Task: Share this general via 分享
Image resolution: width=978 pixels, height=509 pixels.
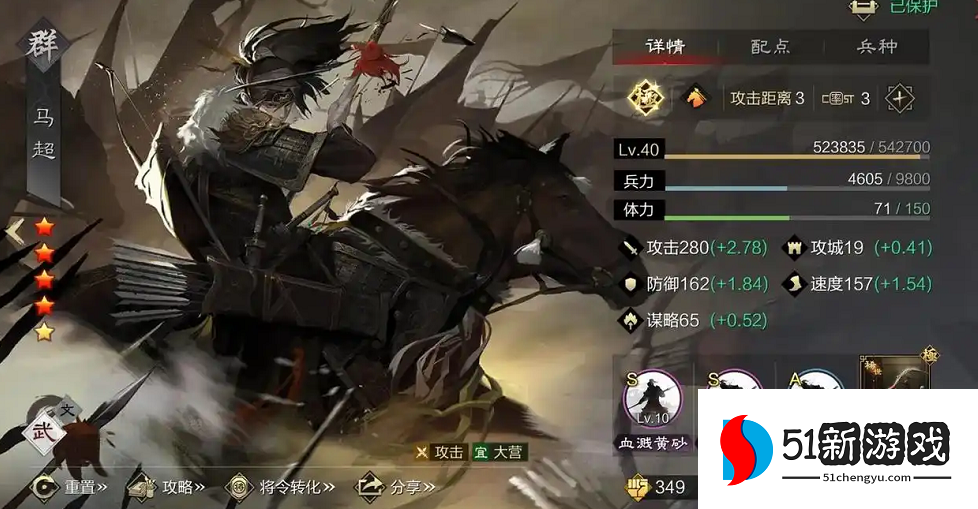Action: pyautogui.click(x=395, y=487)
